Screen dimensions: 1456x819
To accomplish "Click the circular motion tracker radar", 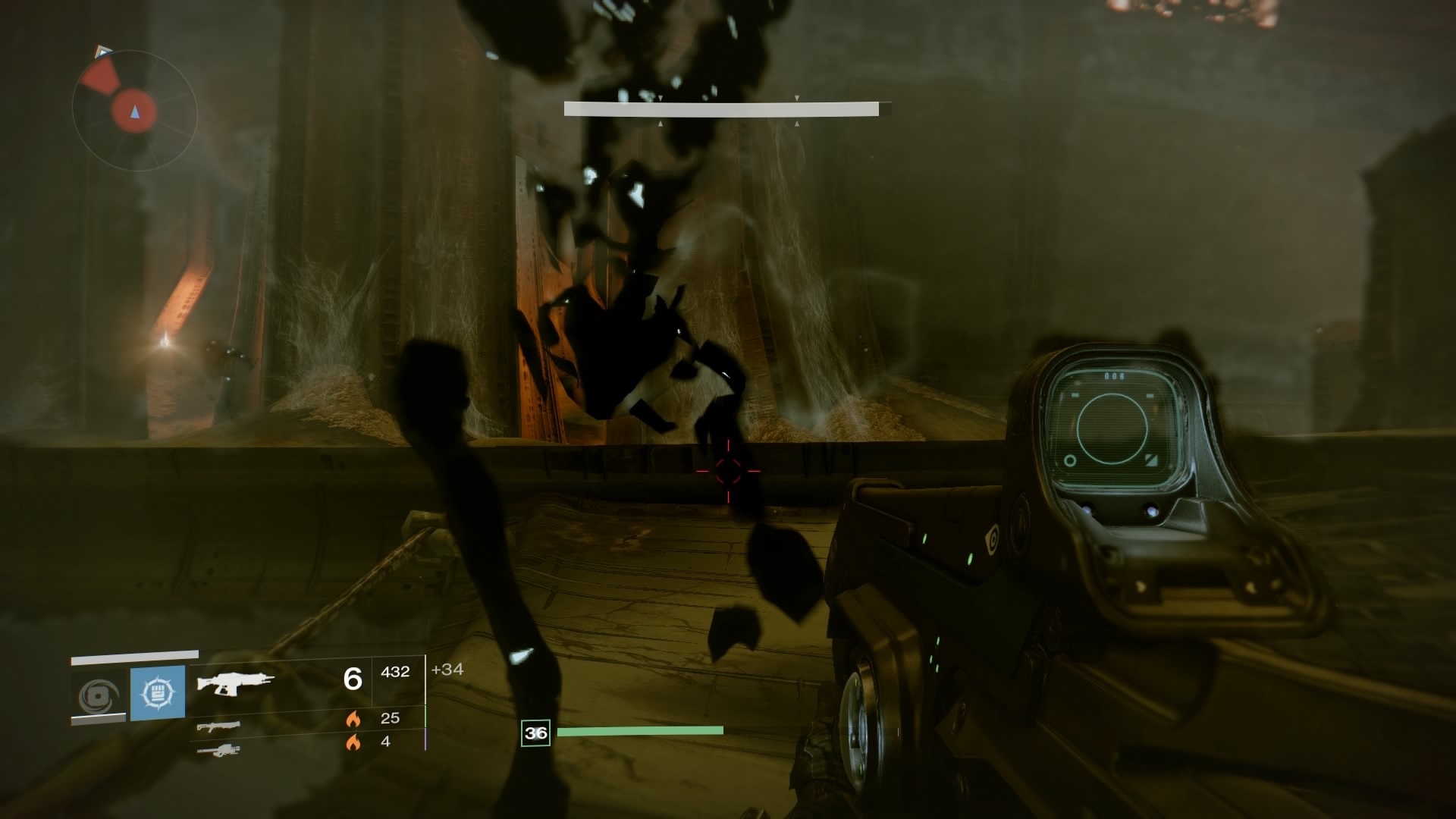I will point(135,111).
